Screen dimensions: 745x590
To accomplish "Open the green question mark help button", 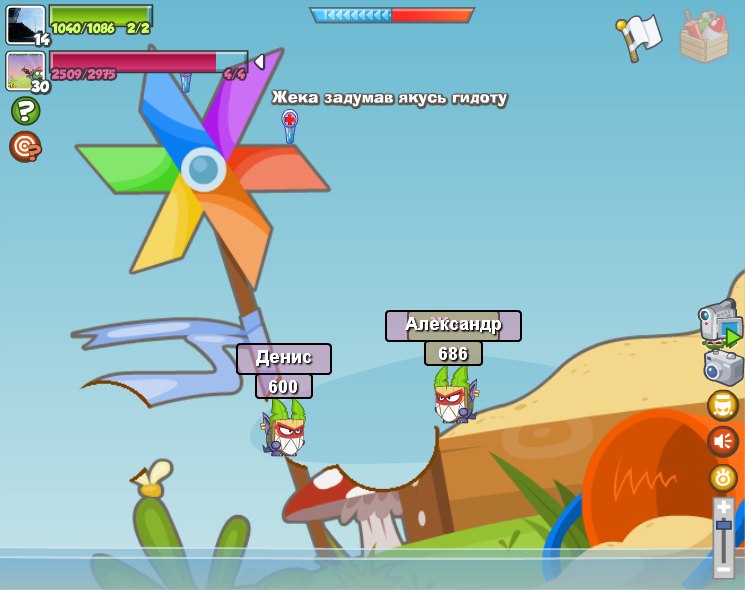I will 25,110.
